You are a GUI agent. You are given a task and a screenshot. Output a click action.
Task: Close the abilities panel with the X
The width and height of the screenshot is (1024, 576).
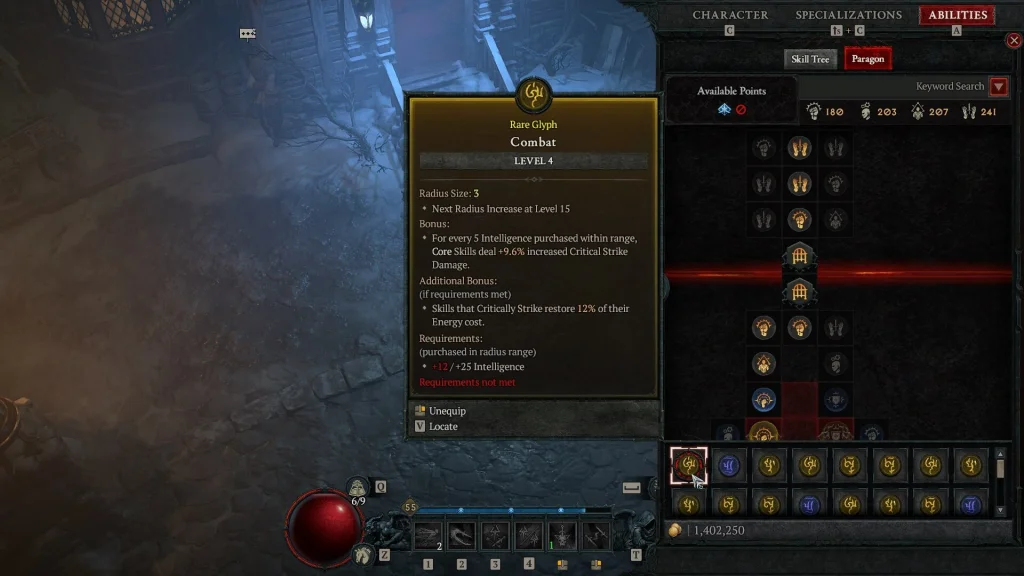[x=1013, y=41]
